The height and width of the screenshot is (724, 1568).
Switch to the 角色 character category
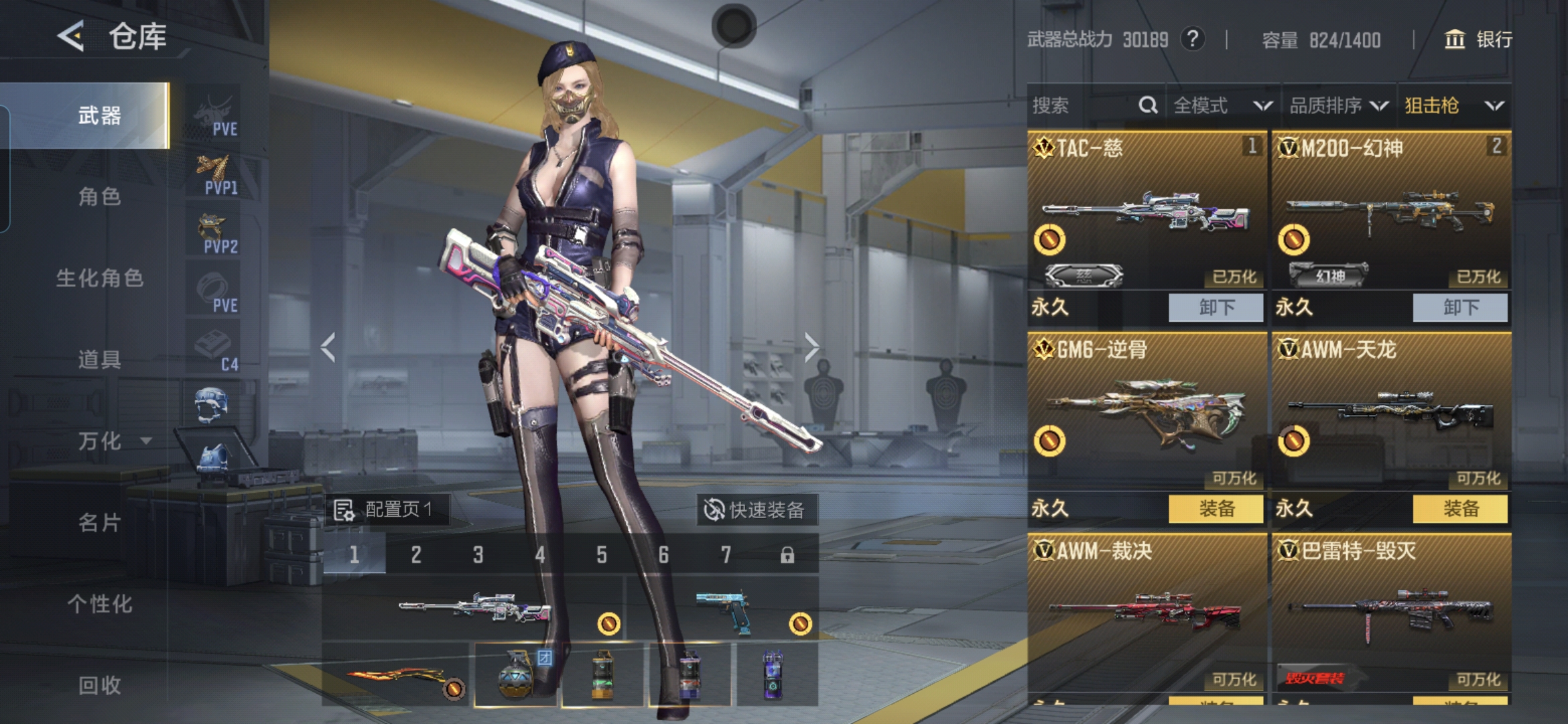(x=99, y=196)
